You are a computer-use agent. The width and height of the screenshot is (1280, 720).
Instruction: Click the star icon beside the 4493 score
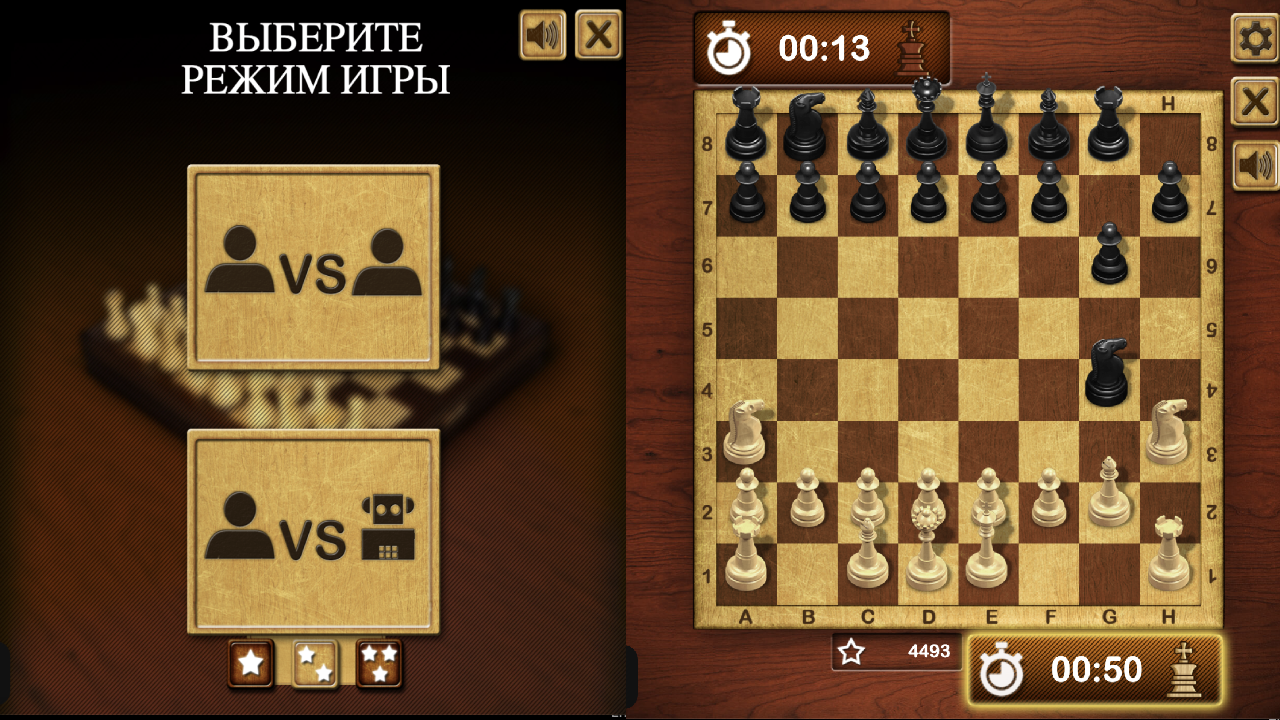click(850, 652)
